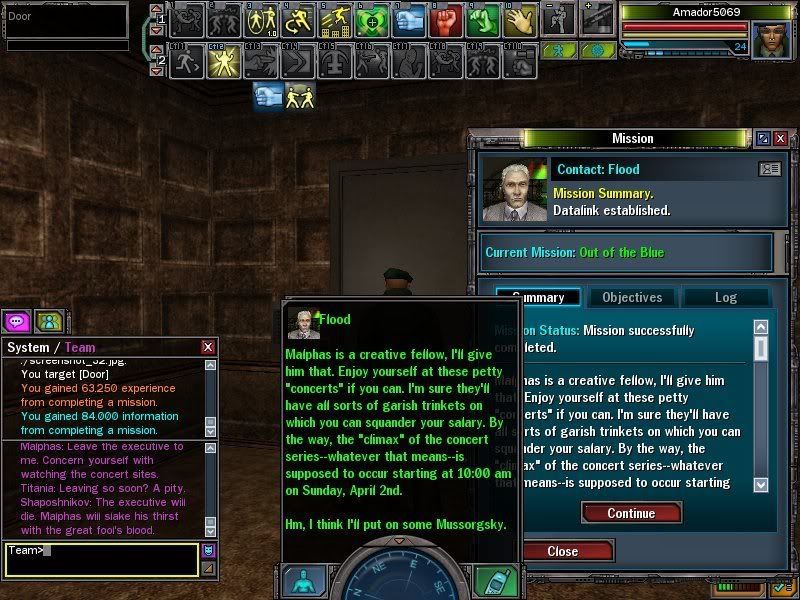Click the Current Mission Out of the Blue bar

click(627, 252)
